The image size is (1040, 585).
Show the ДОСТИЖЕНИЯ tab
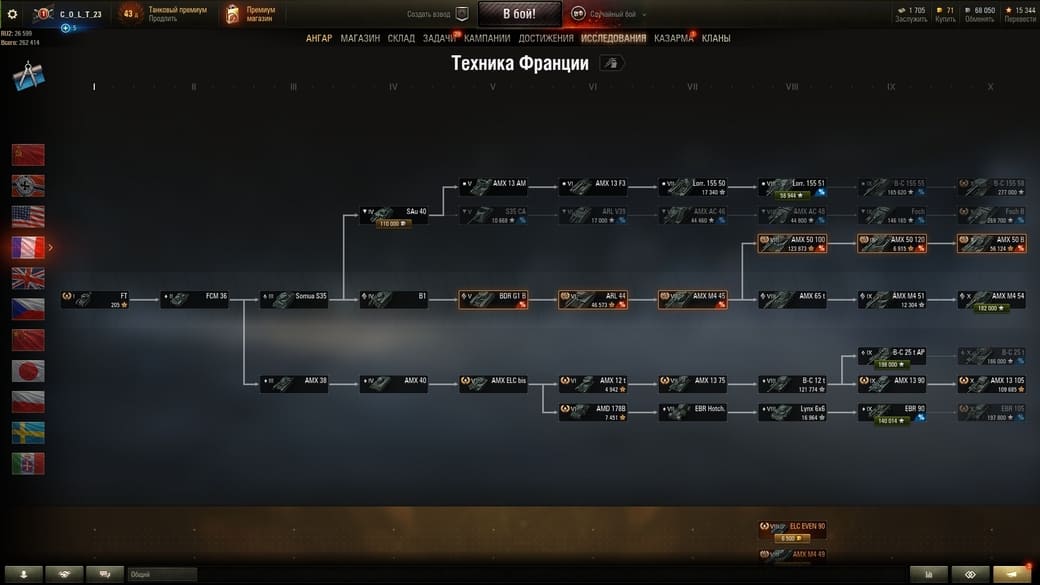(546, 38)
